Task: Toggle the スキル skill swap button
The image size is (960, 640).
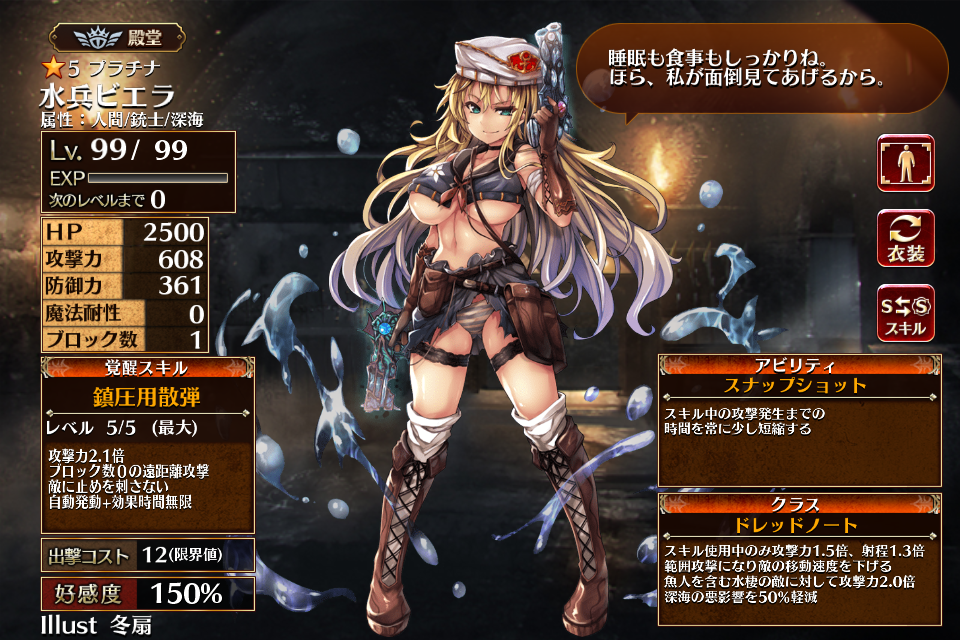Action: coord(905,313)
